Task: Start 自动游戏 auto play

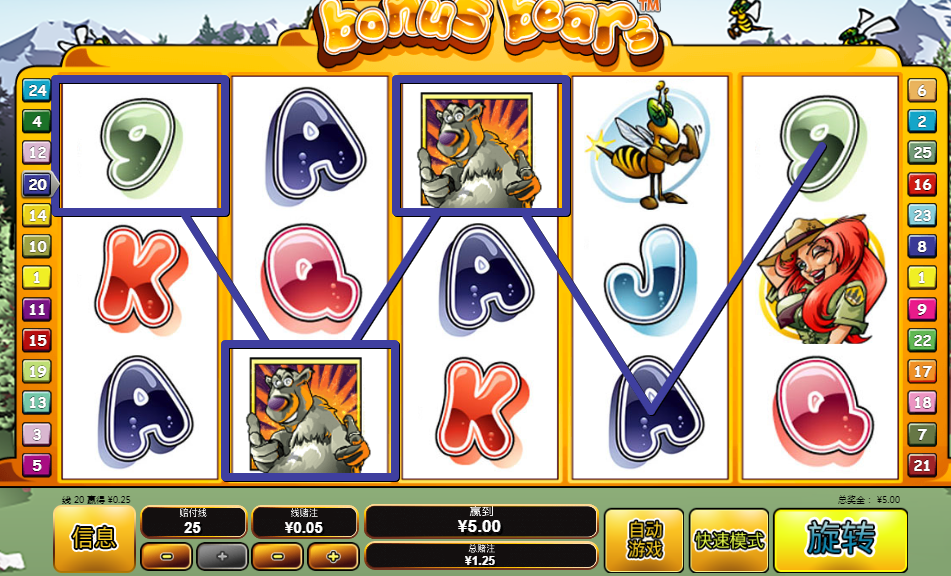Action: pos(644,540)
